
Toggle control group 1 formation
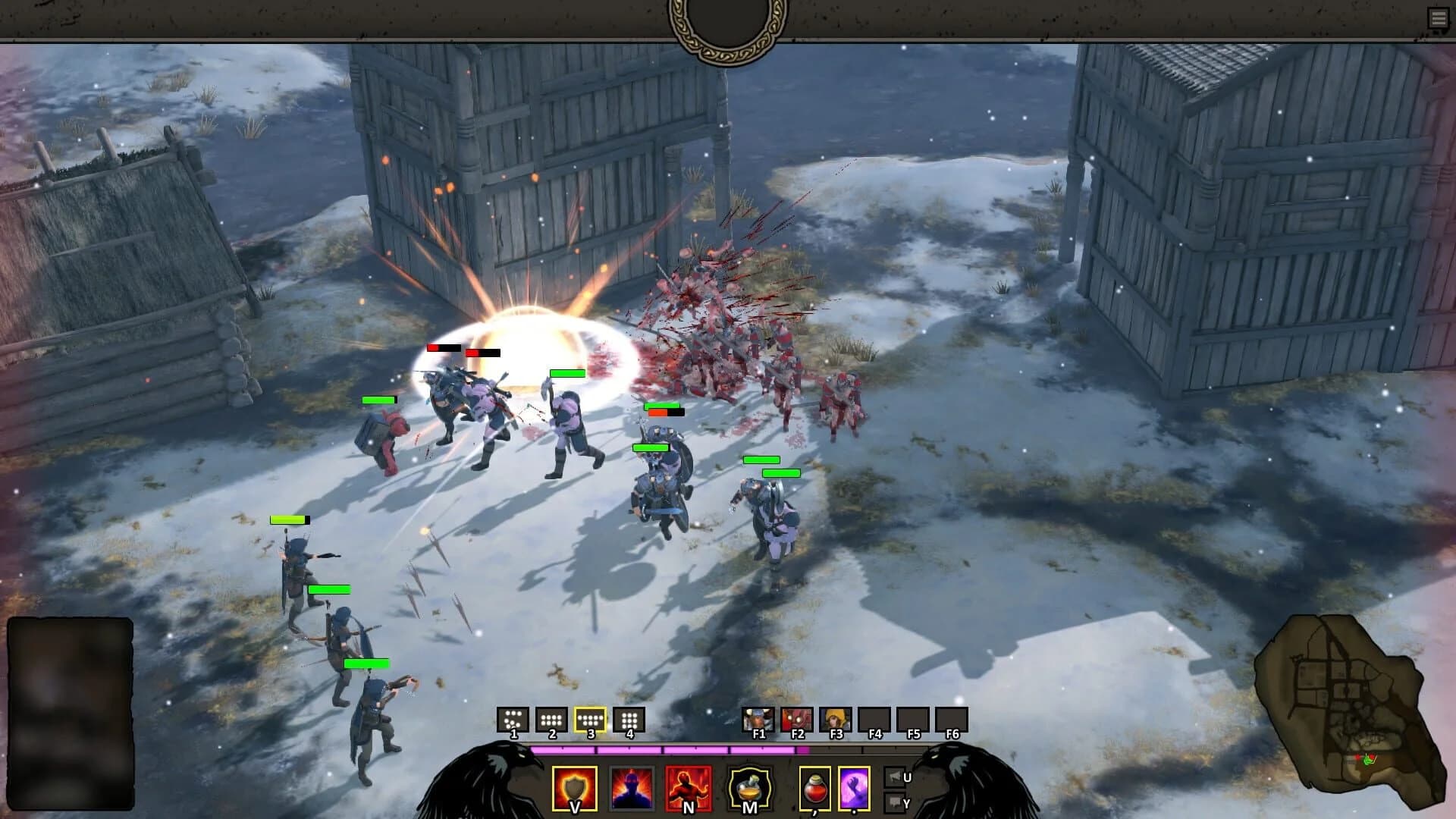click(513, 718)
